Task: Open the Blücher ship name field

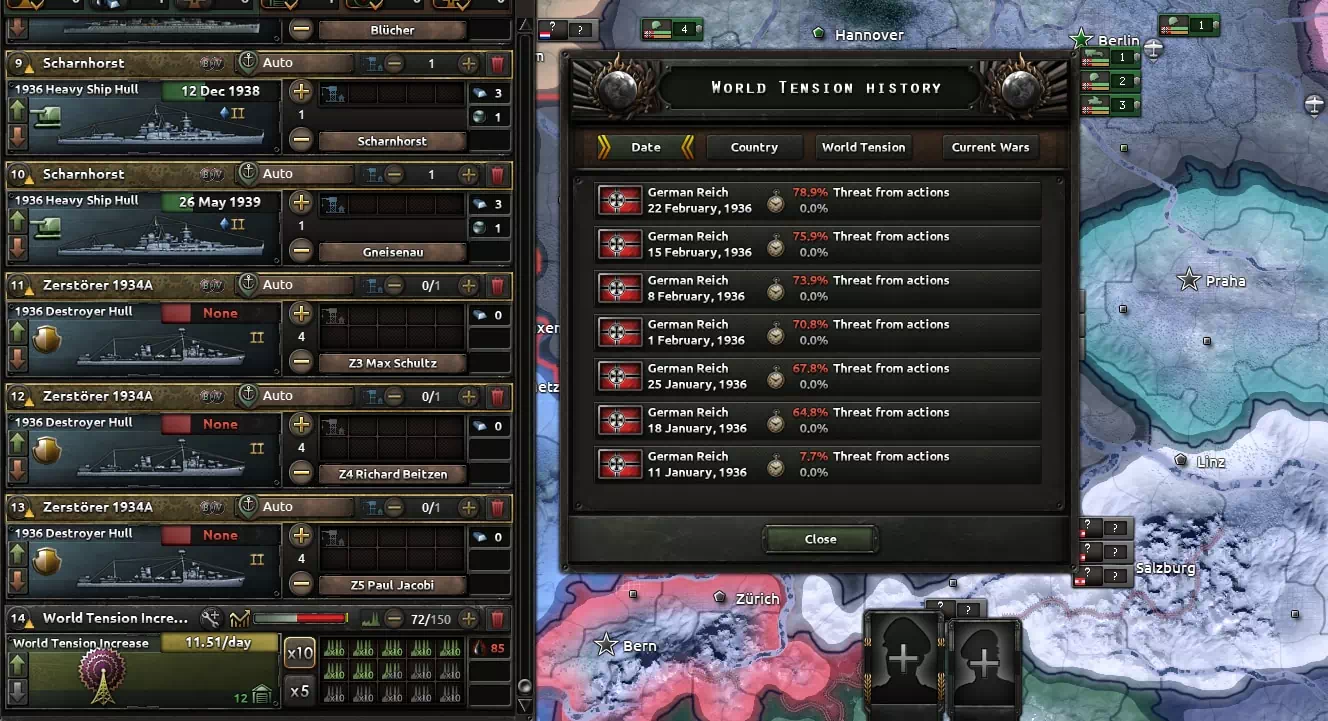Action: (392, 30)
